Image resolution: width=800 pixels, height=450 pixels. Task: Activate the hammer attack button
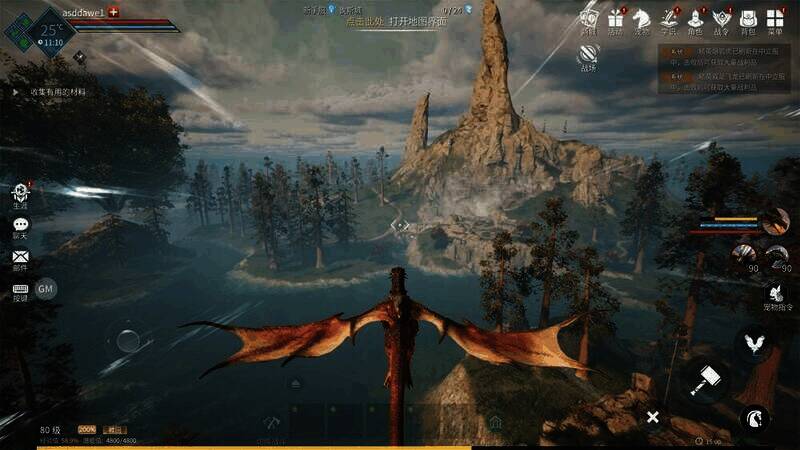pos(705,380)
